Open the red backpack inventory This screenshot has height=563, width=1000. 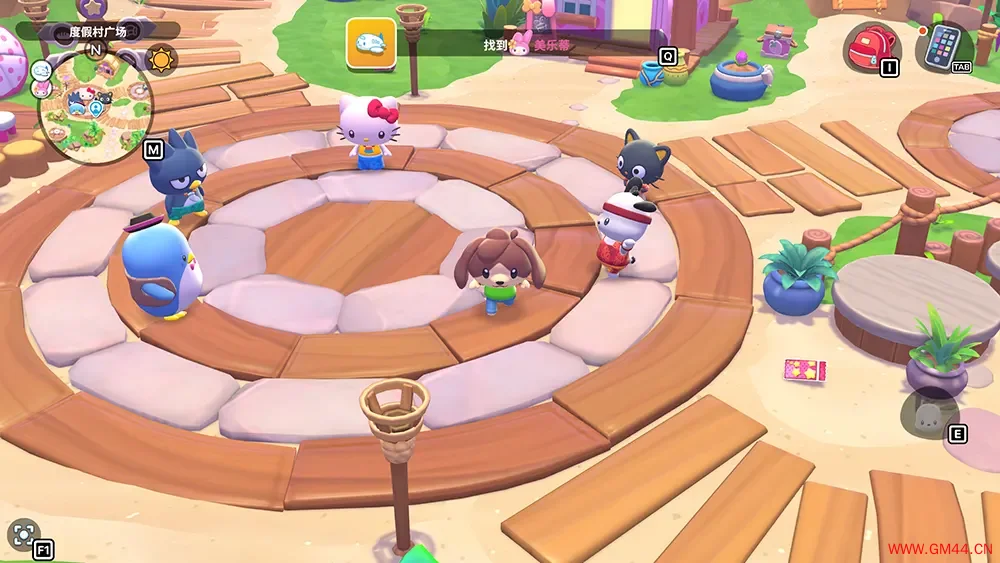[872, 46]
